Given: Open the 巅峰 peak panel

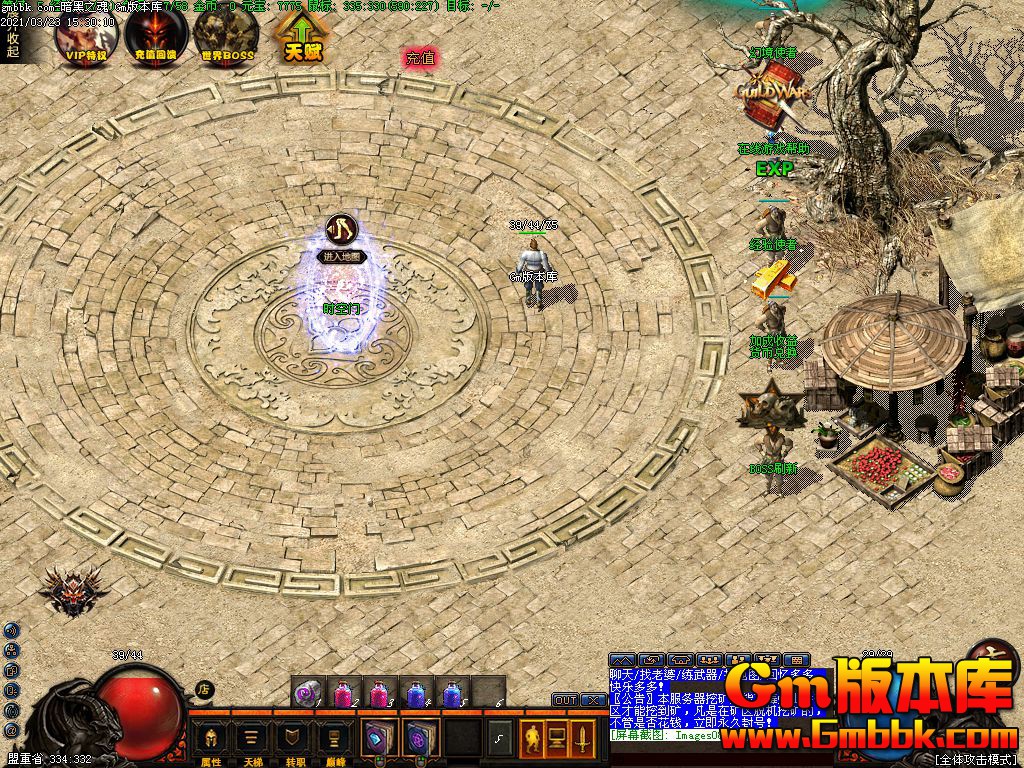Looking at the screenshot, I should 337,741.
